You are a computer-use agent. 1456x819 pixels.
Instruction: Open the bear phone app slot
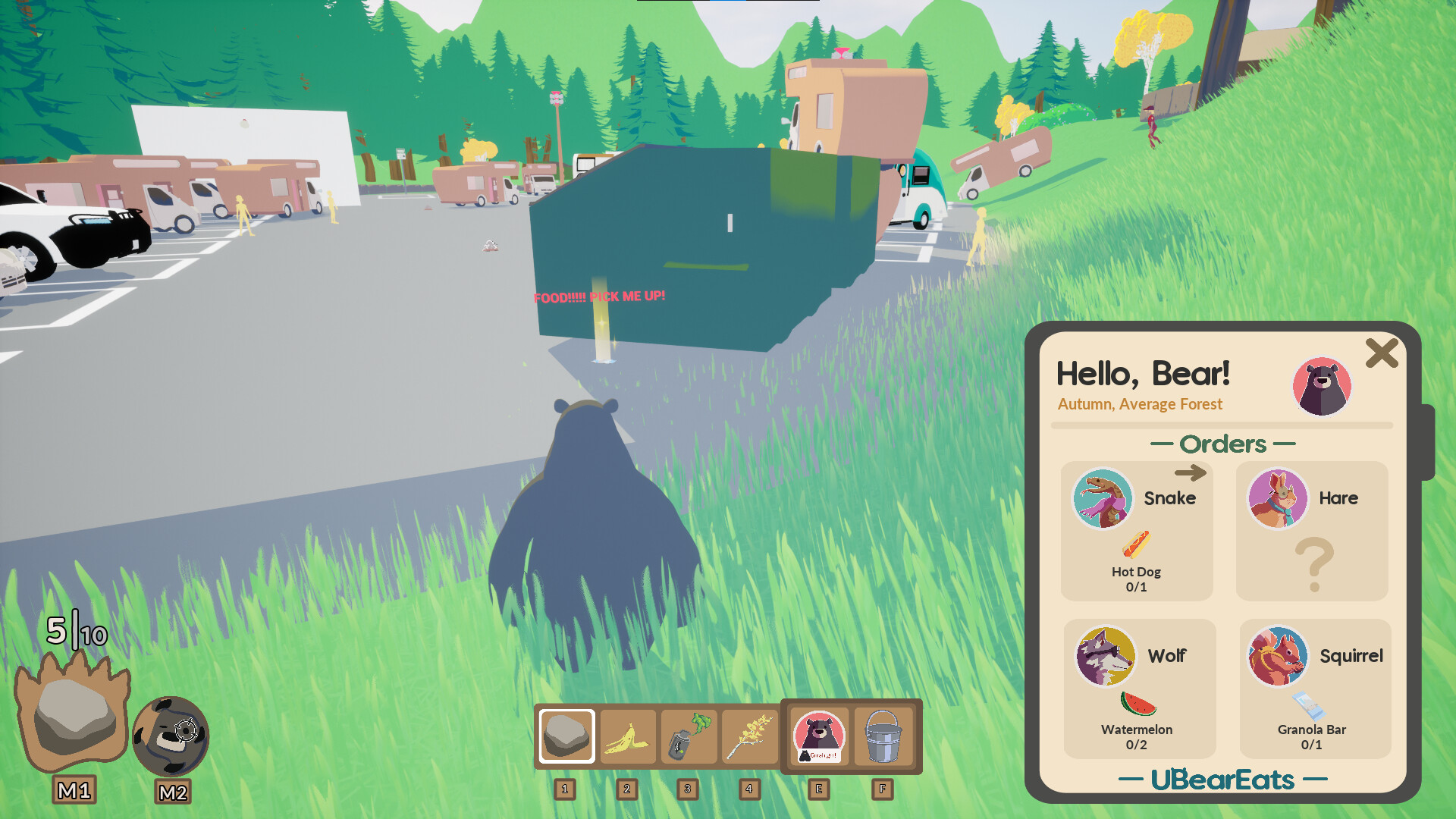[819, 737]
